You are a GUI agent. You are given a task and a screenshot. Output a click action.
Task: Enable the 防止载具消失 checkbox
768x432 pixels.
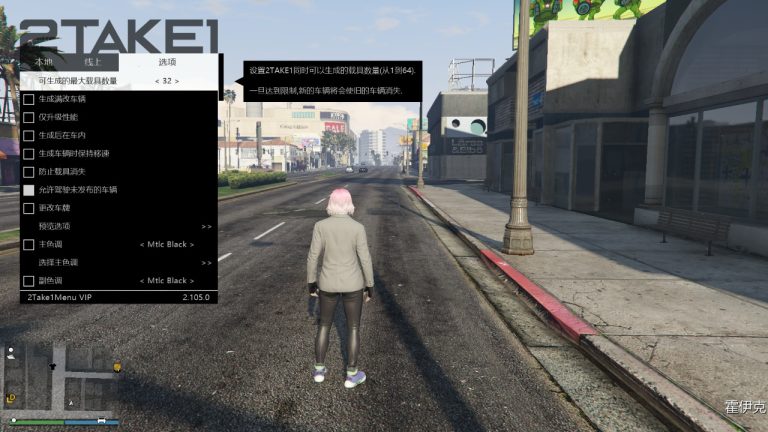point(29,172)
